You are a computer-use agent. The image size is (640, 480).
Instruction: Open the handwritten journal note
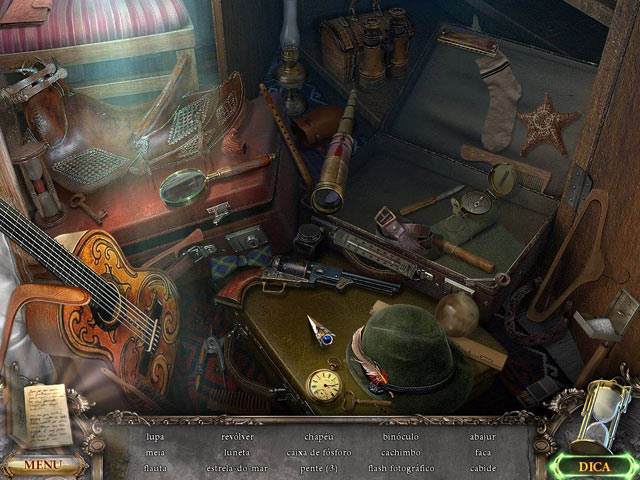46,414
